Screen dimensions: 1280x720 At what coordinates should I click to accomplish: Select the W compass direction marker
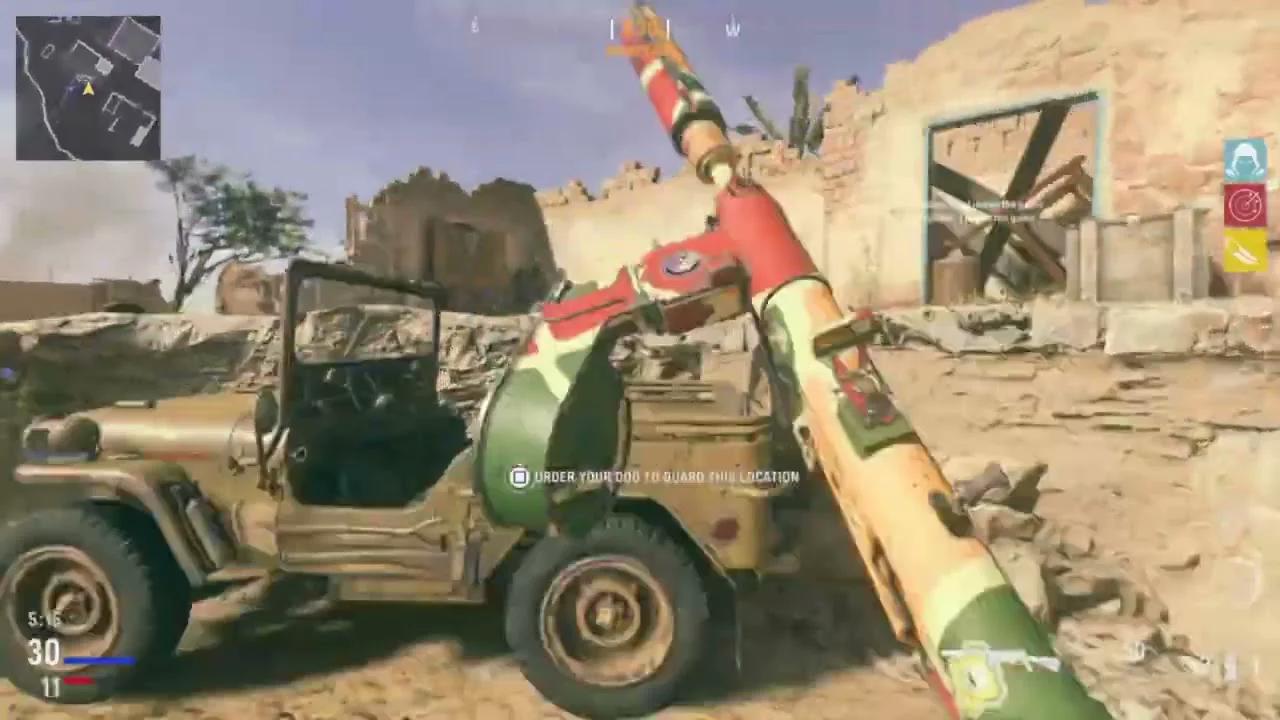(733, 30)
